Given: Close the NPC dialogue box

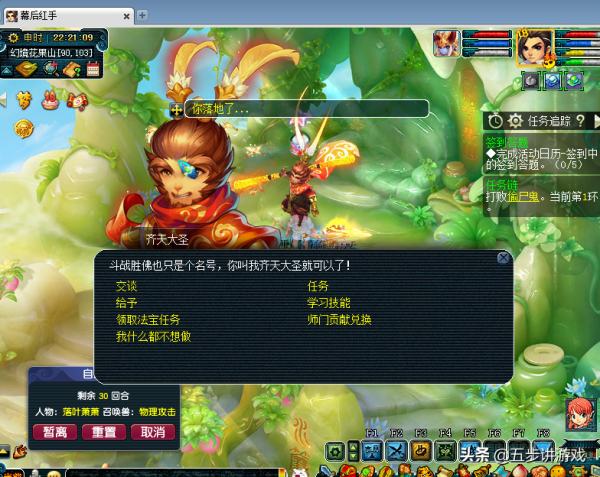Looking at the screenshot, I should click(503, 258).
